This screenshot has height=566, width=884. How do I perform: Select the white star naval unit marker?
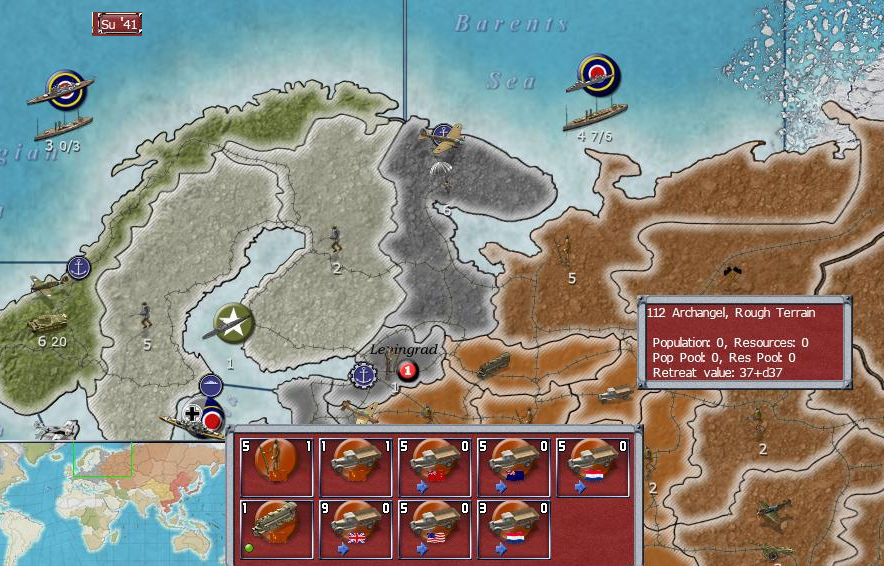tap(233, 322)
